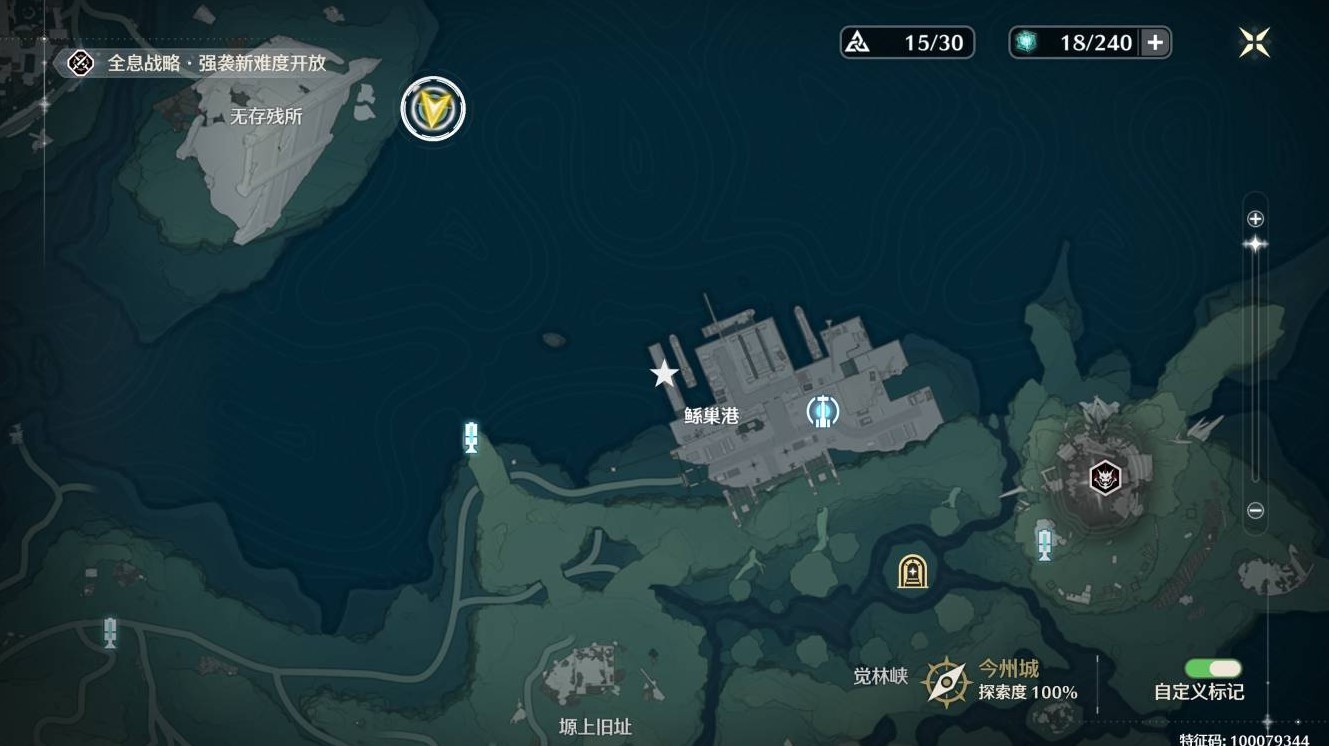Screen dimensions: 1329x746
Task: Pick the golden arch domain marker
Action: [912, 572]
